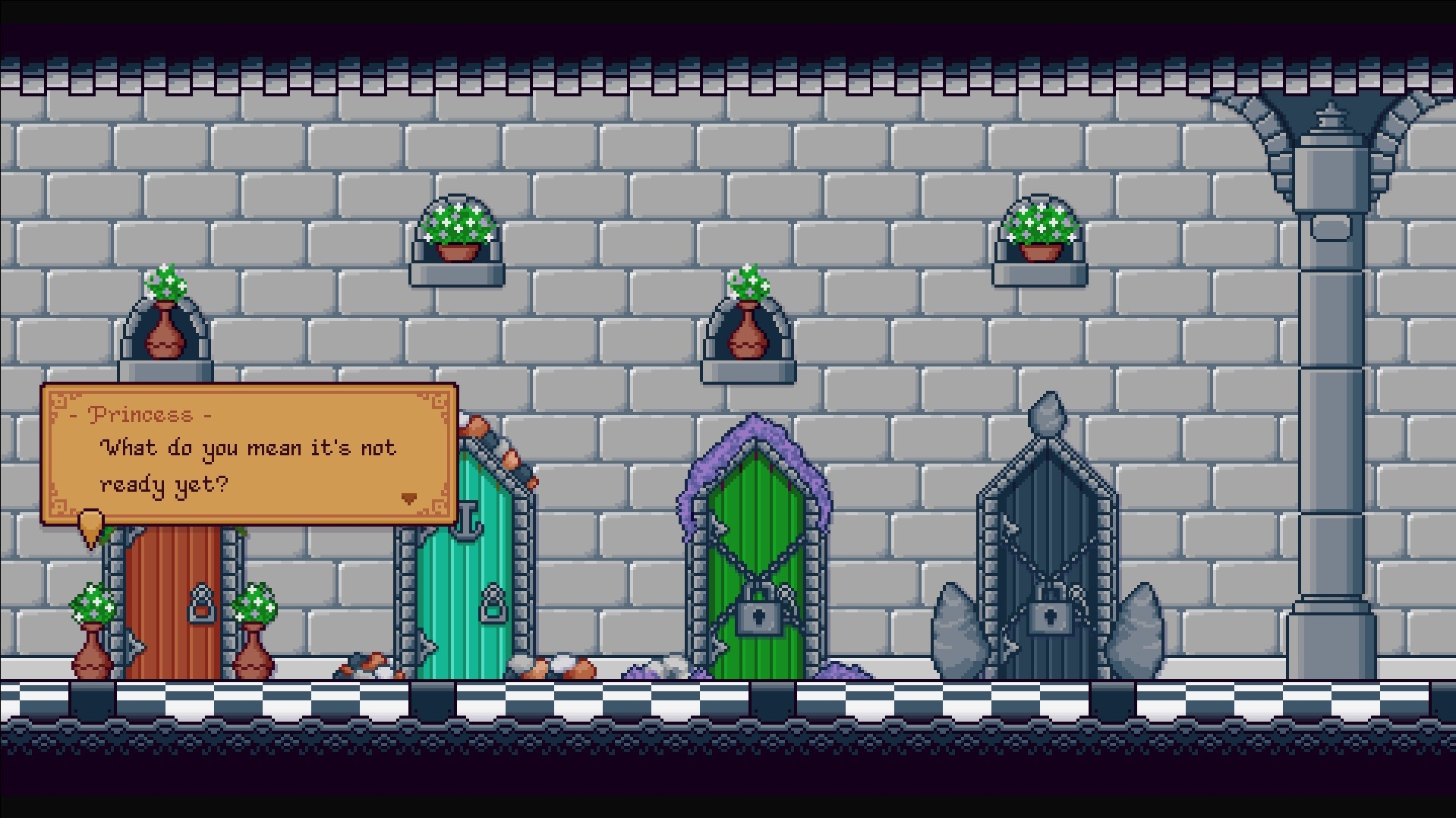This screenshot has width=1456, height=818.
Task: Click the Princess dialogue box
Action: 249,454
